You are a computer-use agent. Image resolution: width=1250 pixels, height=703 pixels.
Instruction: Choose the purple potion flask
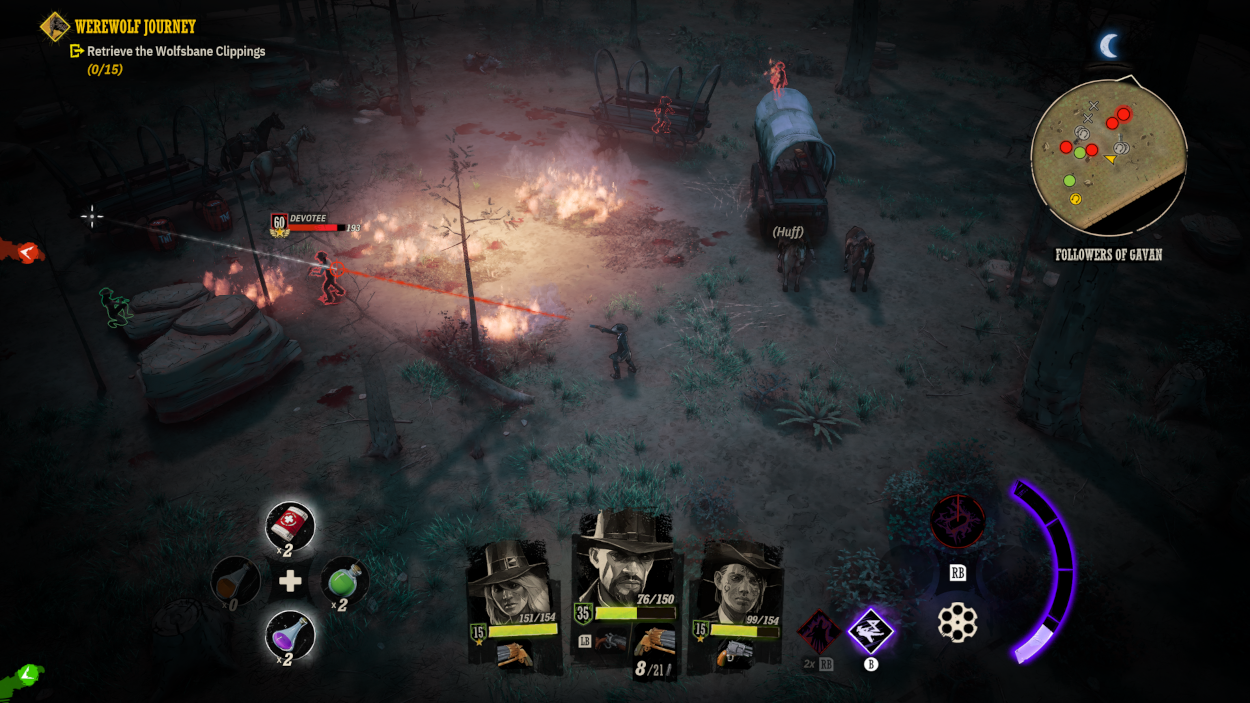pos(290,635)
